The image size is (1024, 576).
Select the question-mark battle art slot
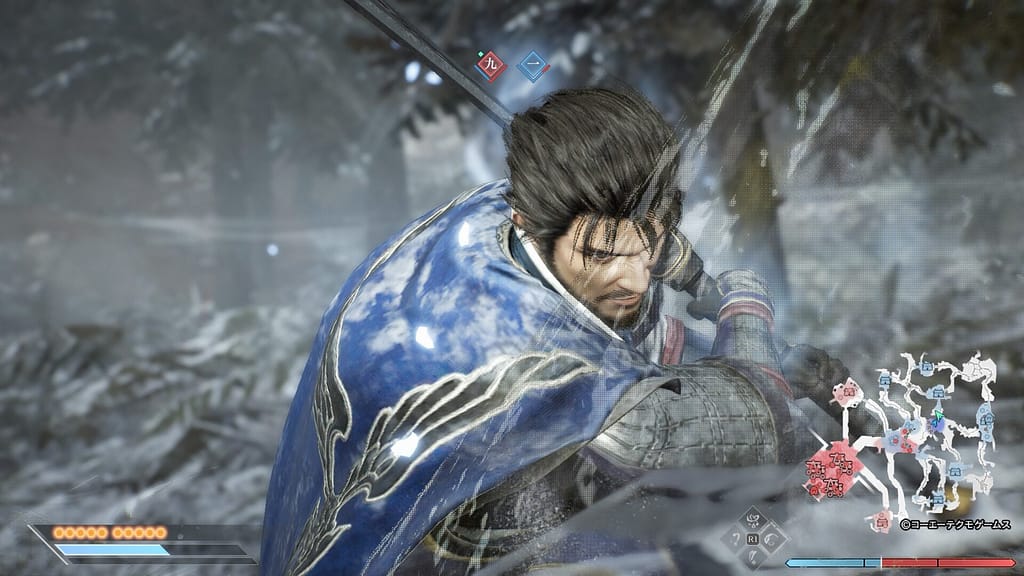click(x=735, y=540)
